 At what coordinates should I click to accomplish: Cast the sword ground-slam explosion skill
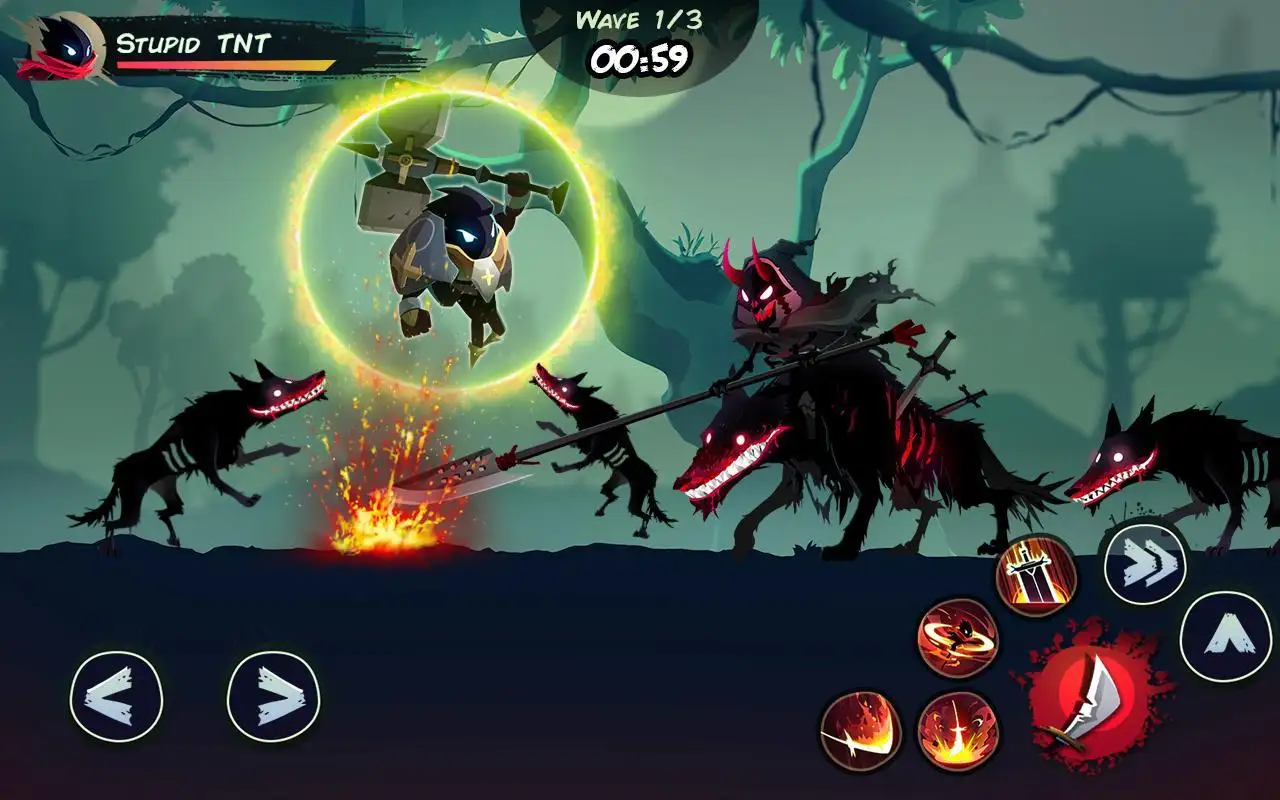click(958, 730)
